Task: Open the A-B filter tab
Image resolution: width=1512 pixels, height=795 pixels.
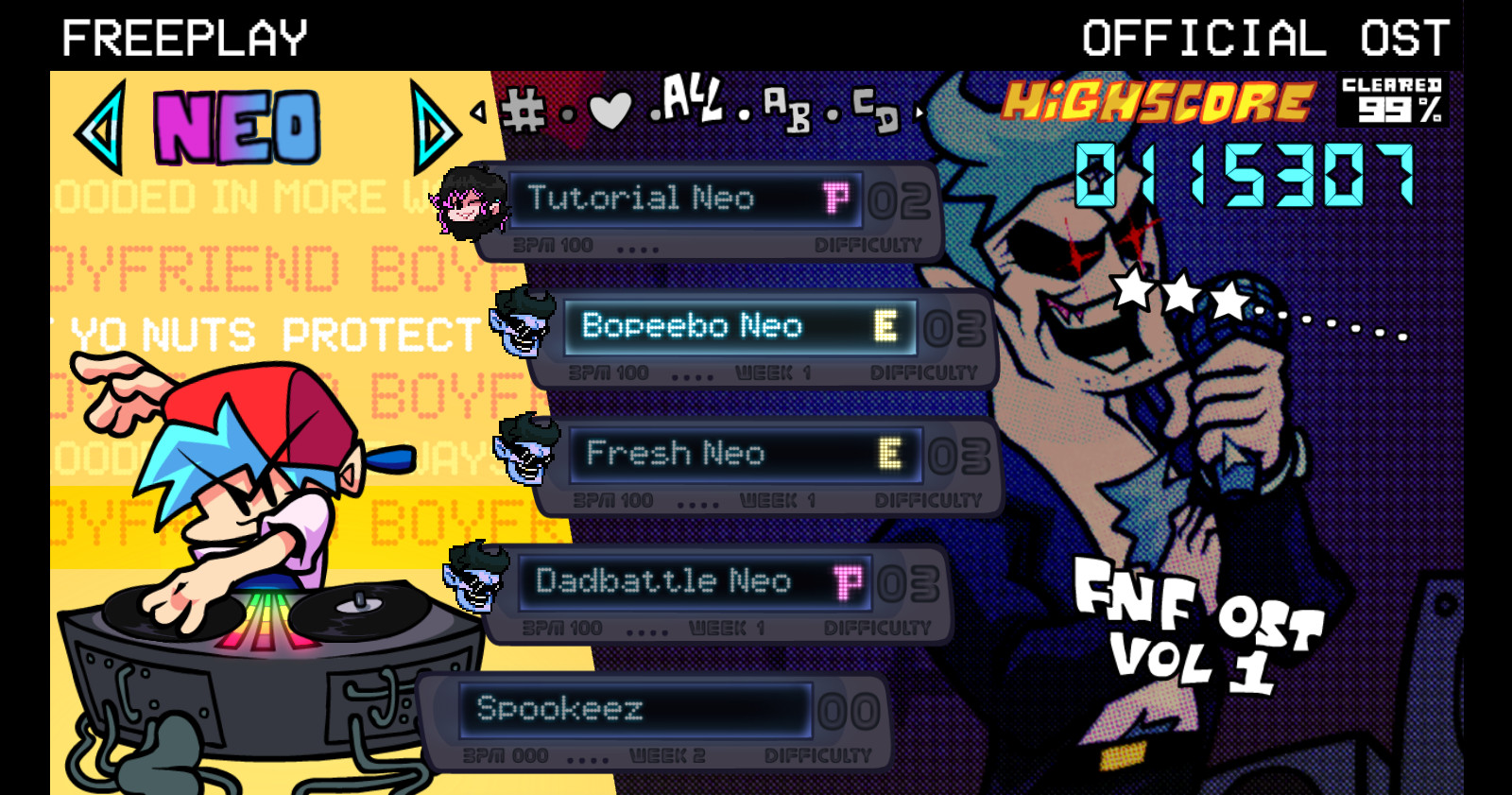Action: 785,109
